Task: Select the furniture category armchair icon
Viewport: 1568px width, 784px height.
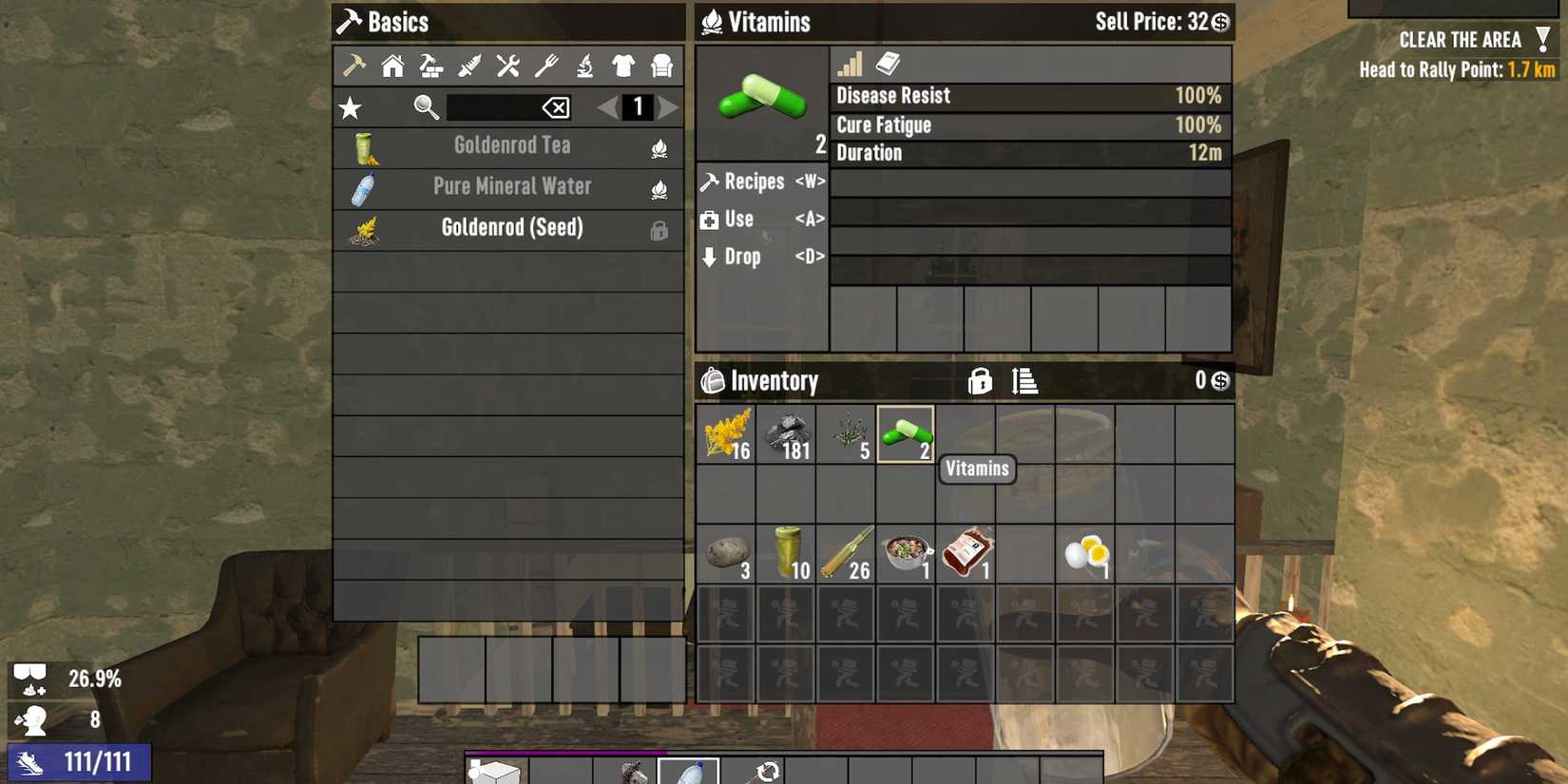Action: [x=660, y=65]
